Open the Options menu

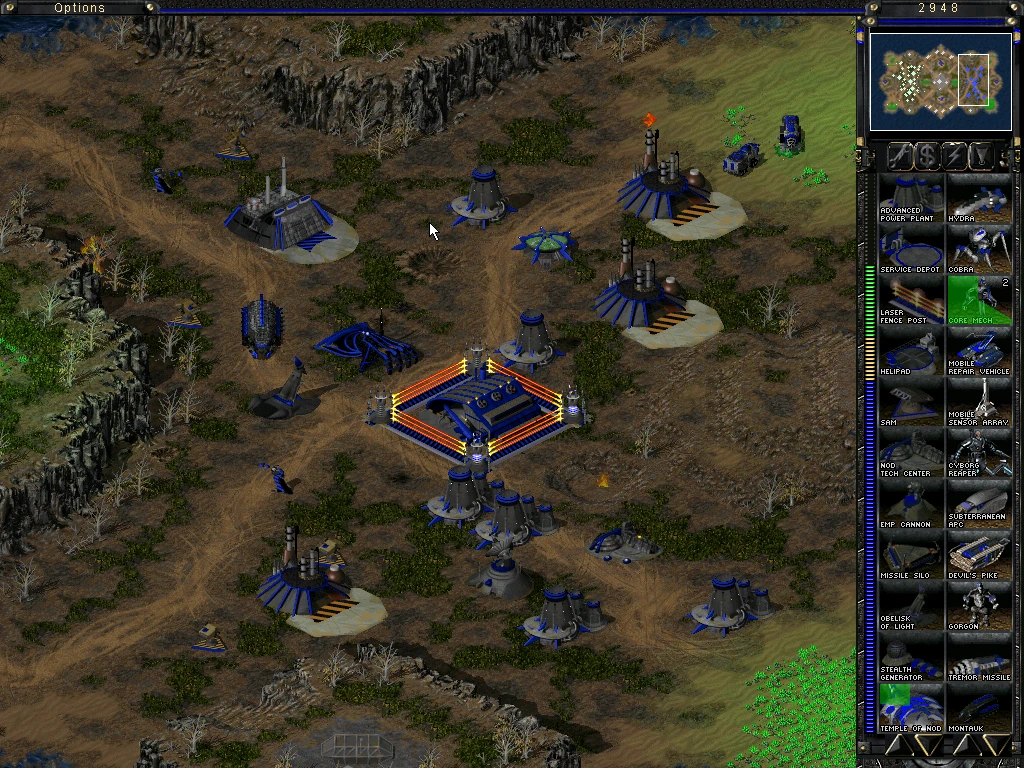(x=79, y=8)
